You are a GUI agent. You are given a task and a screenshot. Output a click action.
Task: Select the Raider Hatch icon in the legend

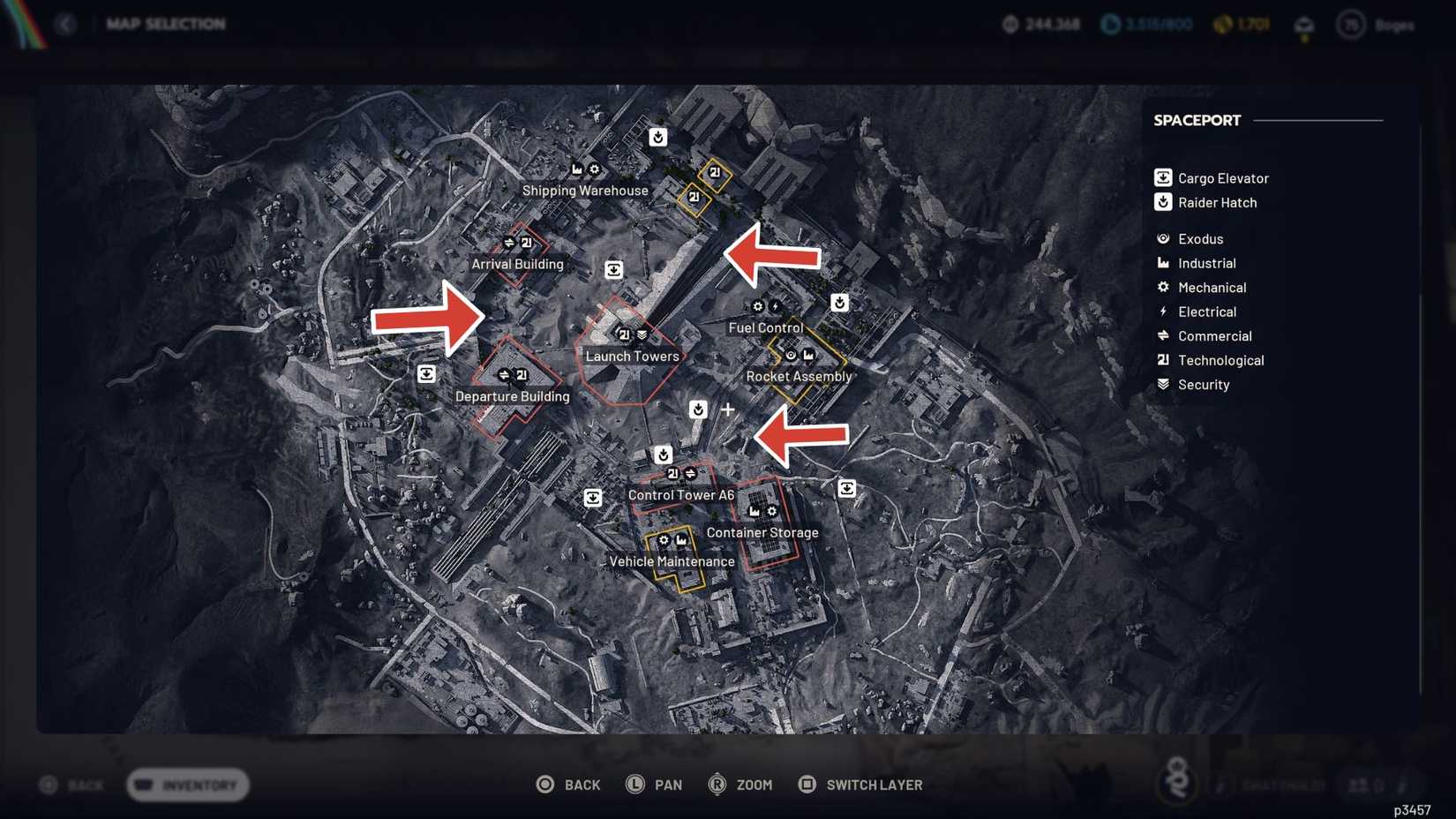pyautogui.click(x=1162, y=202)
